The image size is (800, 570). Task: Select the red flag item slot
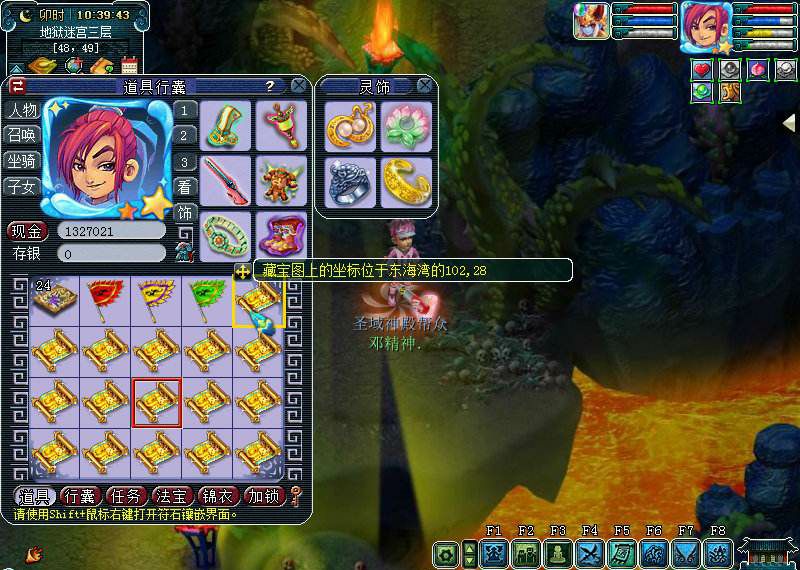(x=105, y=298)
